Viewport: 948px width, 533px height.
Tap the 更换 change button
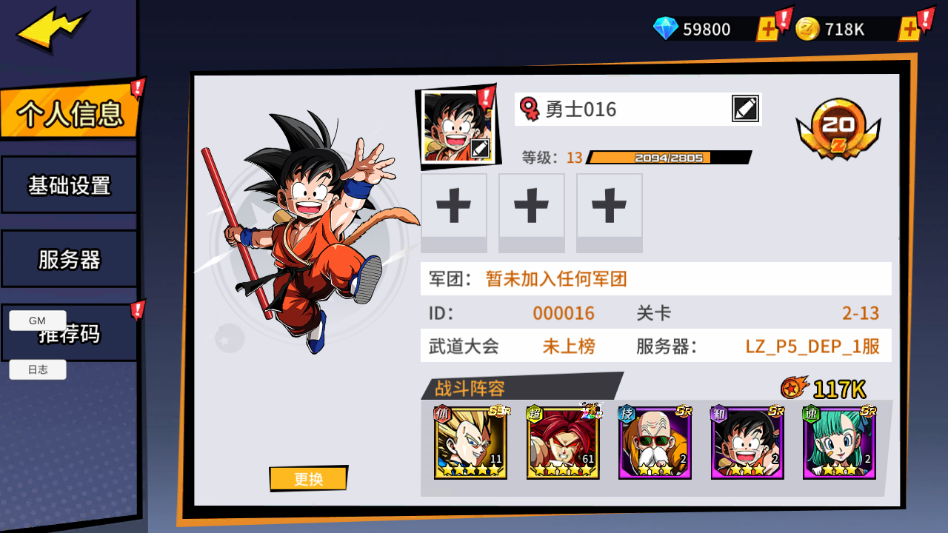tap(308, 479)
